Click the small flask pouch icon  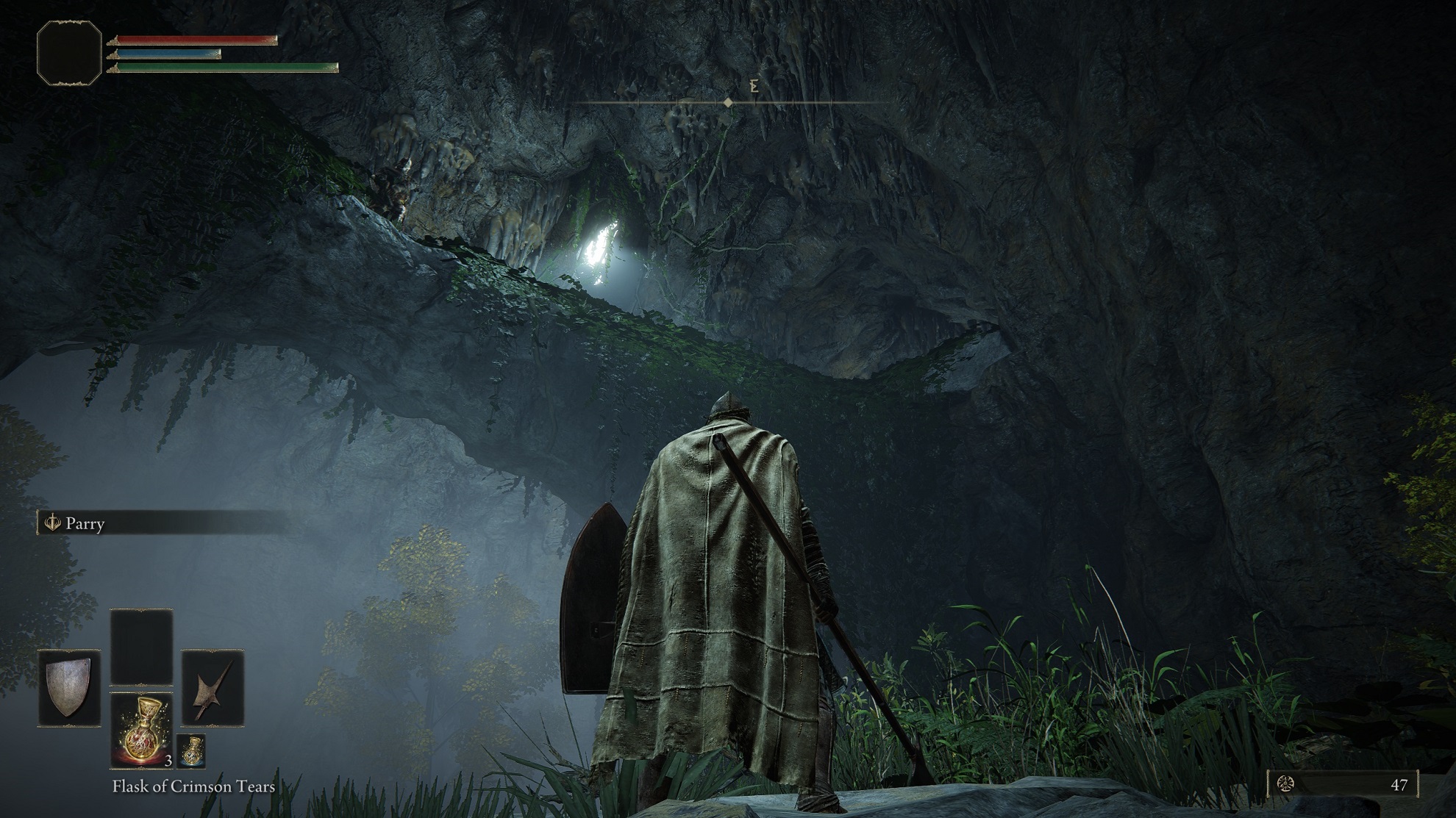(190, 750)
